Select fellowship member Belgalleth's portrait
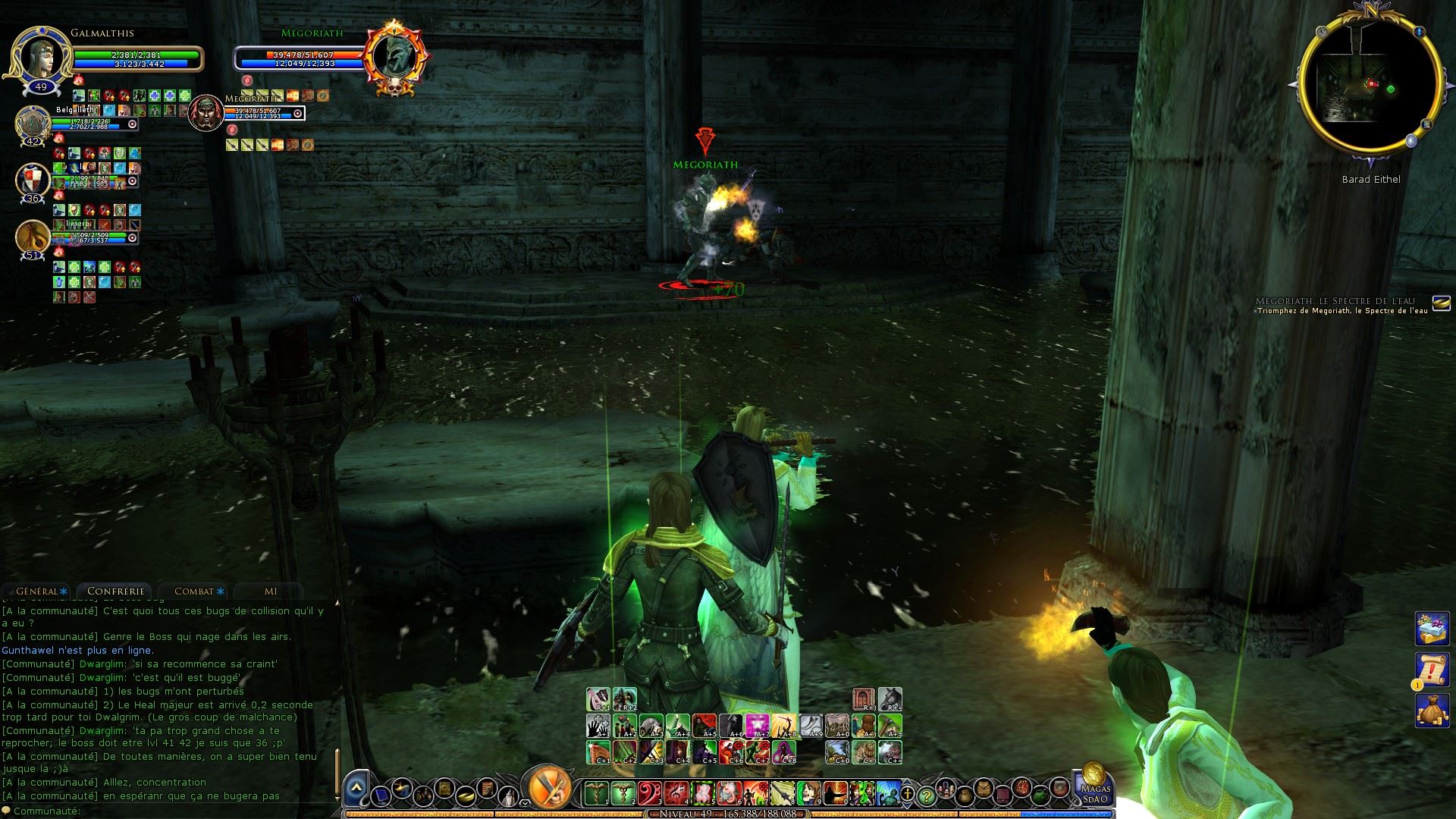This screenshot has height=819, width=1456. 33,123
